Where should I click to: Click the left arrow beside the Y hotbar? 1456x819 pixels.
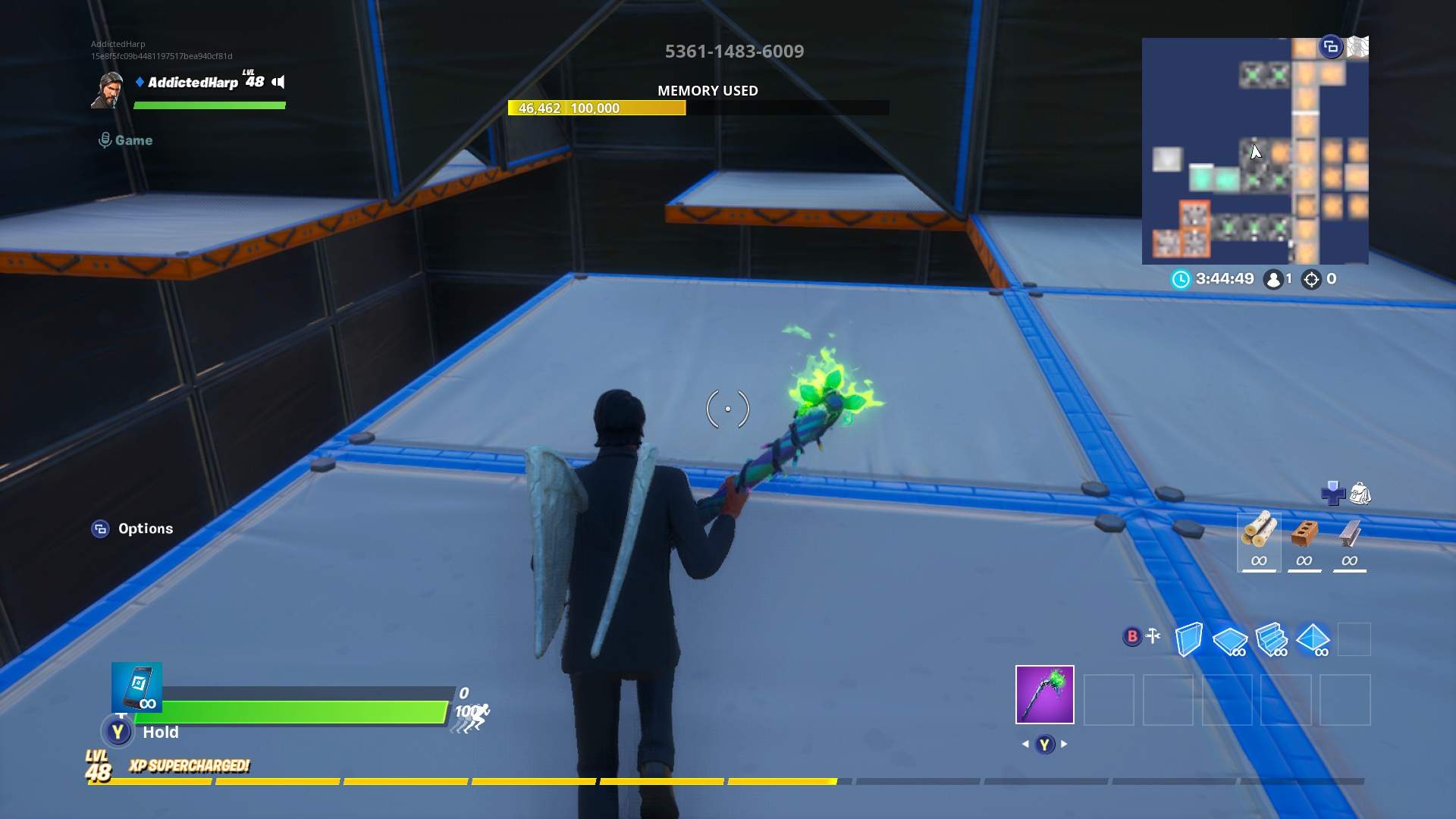coord(1025,744)
